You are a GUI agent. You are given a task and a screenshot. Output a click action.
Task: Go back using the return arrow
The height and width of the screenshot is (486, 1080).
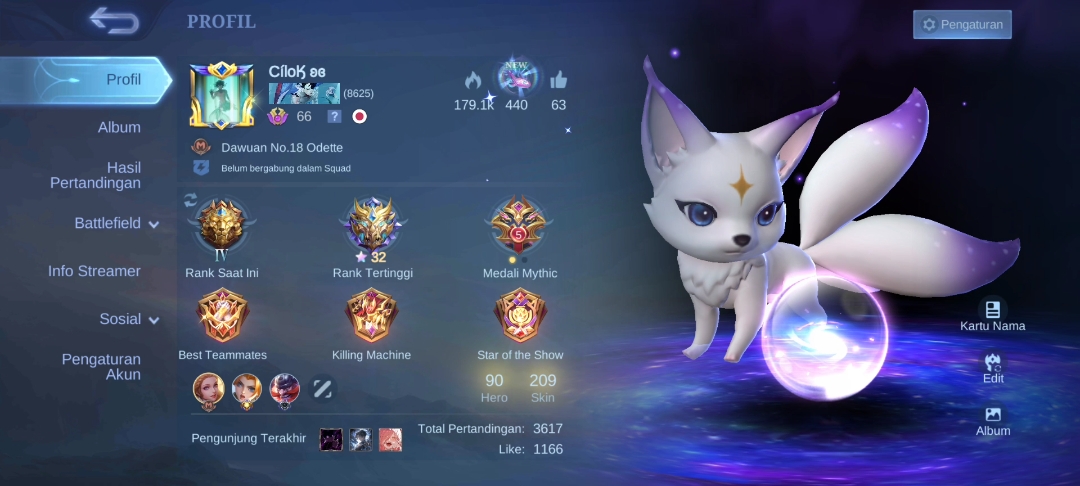[112, 19]
